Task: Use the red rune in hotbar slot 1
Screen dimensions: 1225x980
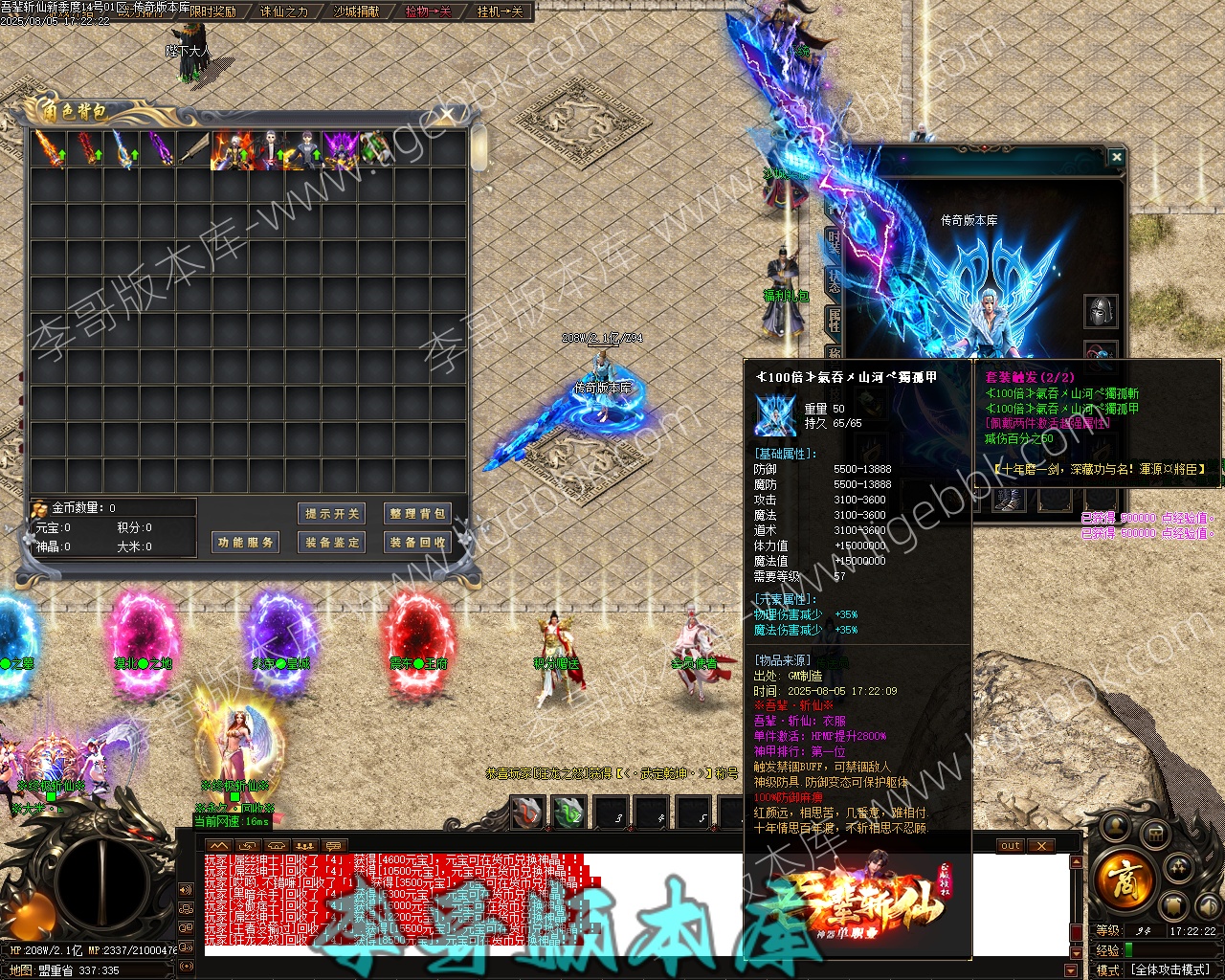Action: 526,813
